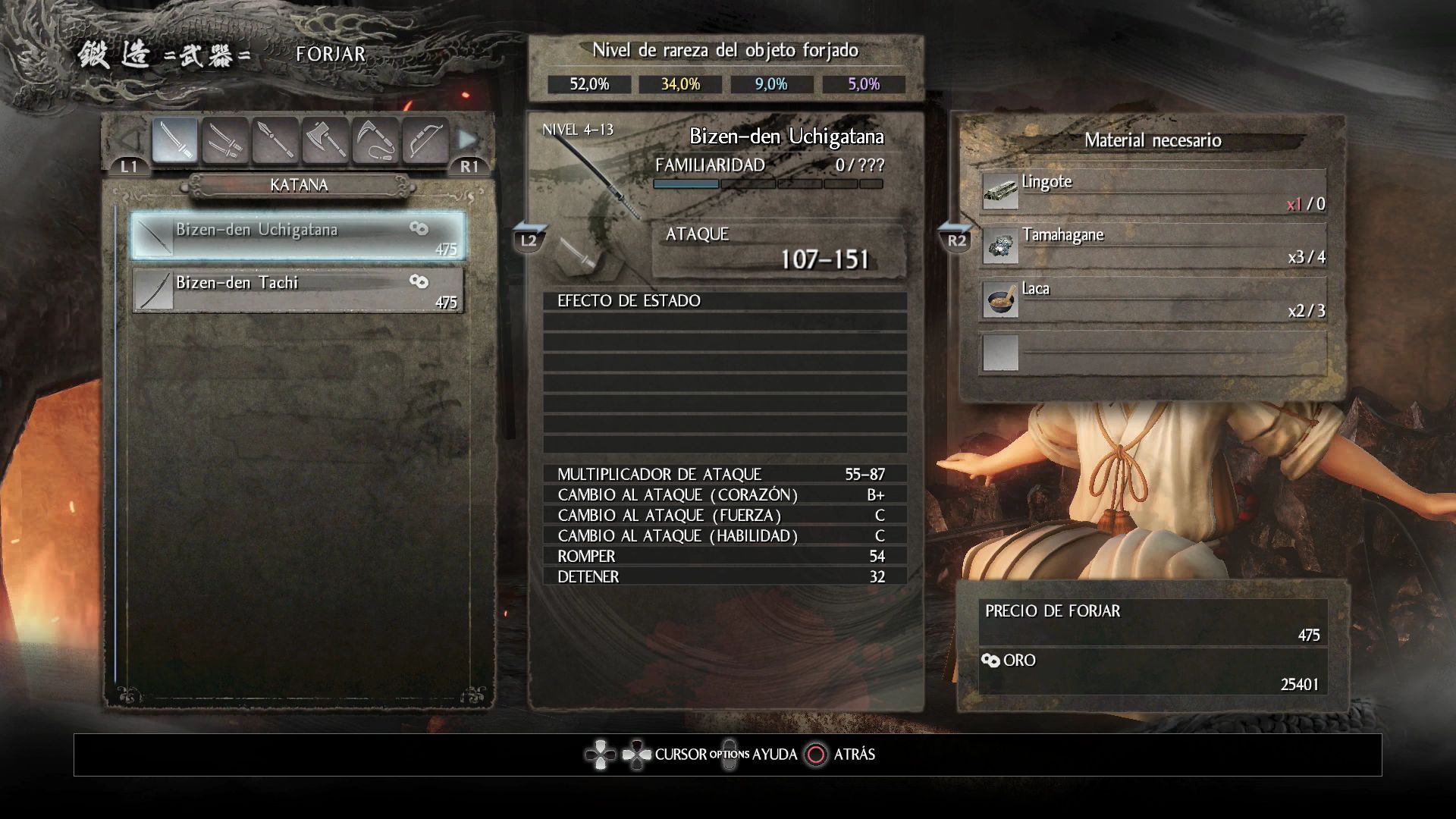1456x819 pixels.
Task: Click the left arrow beside weapon categories
Action: coord(130,140)
